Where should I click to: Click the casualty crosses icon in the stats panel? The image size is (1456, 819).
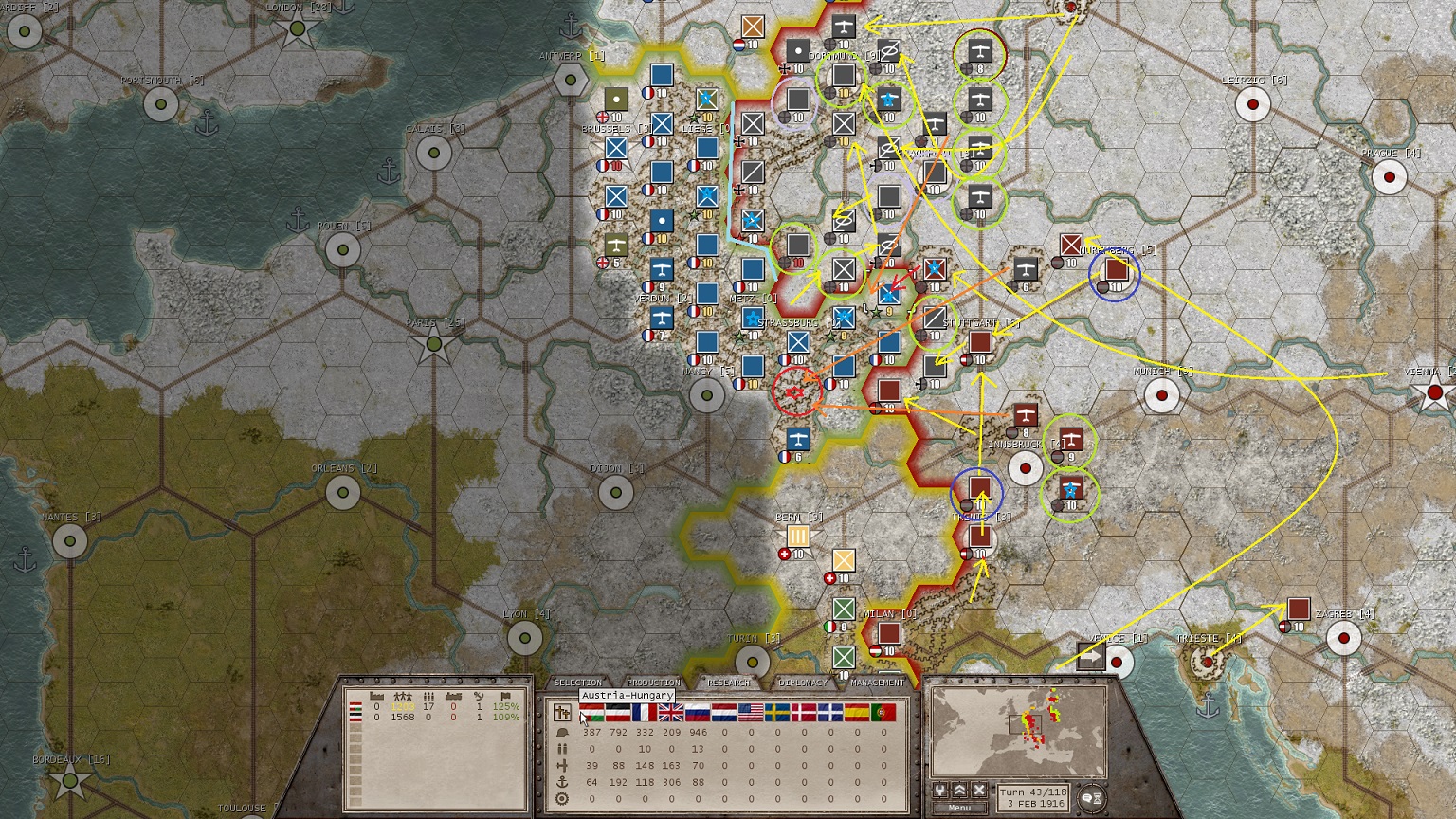coord(563,713)
